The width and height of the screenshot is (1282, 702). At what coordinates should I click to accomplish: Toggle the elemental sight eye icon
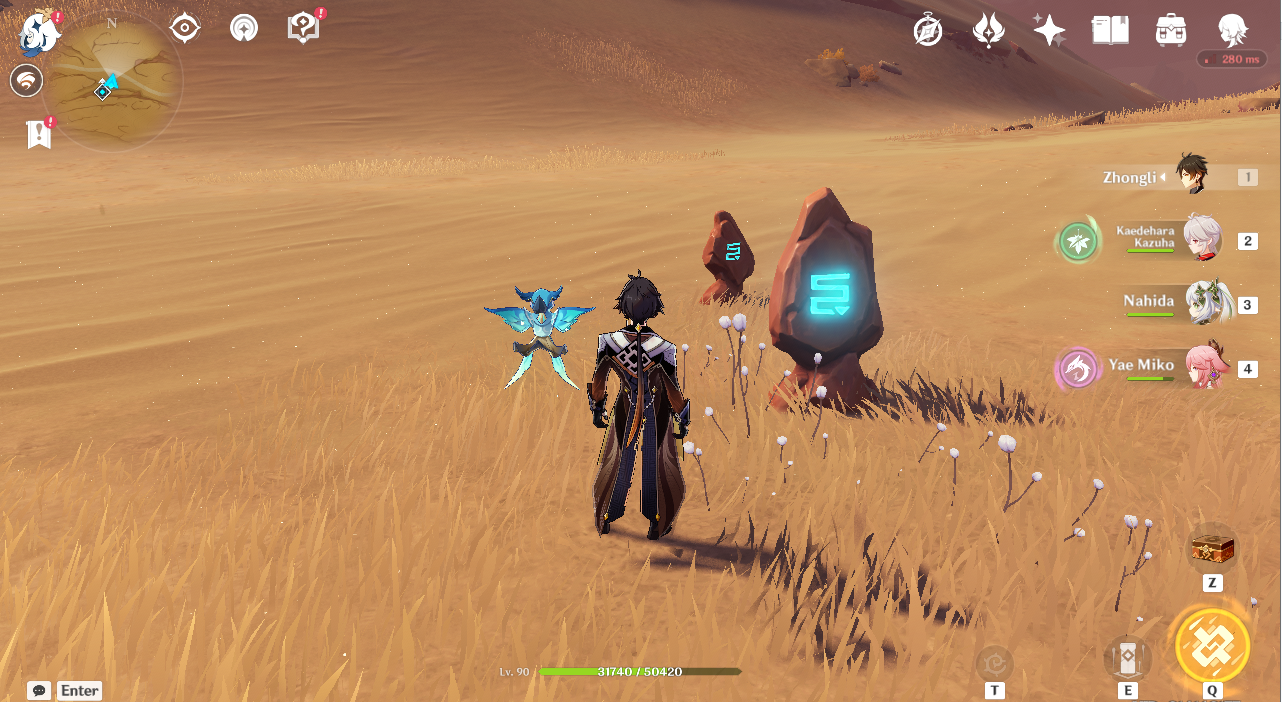[x=185, y=28]
